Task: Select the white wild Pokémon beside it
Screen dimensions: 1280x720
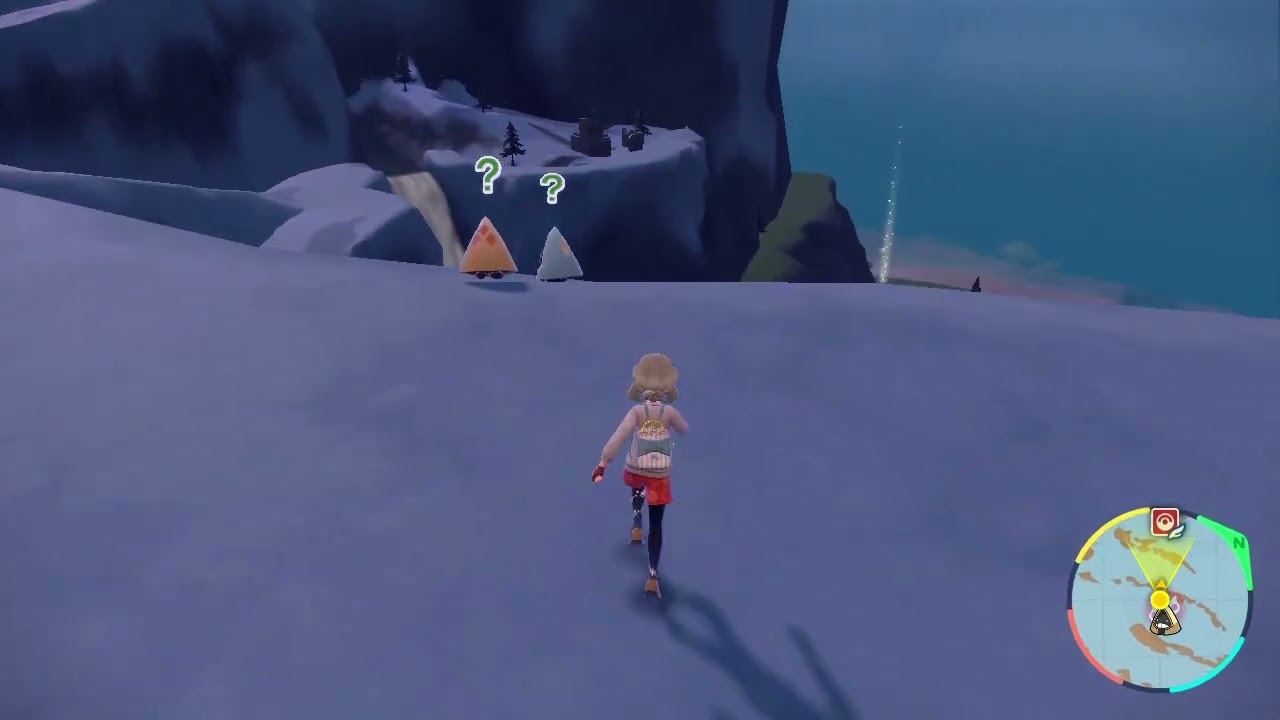Action: (x=560, y=252)
